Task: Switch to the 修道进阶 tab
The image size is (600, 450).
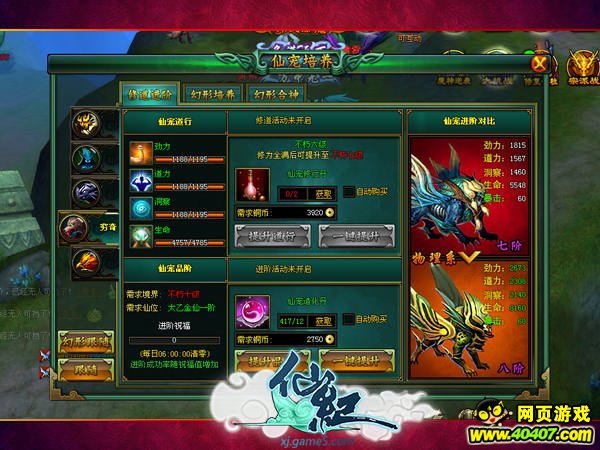Action: click(x=149, y=94)
